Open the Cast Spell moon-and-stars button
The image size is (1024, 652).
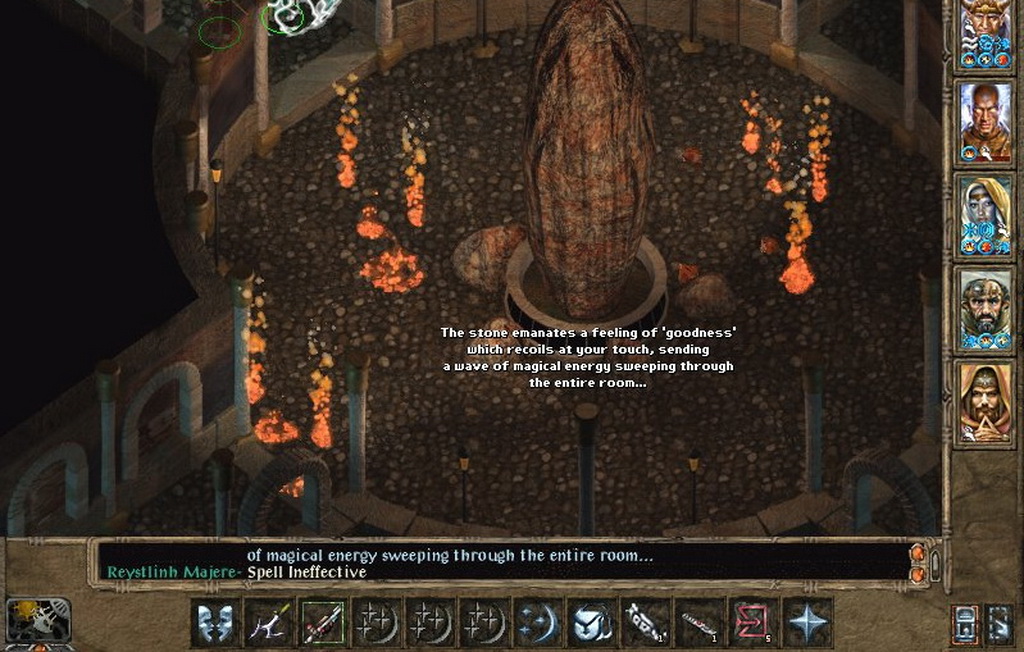coord(539,623)
